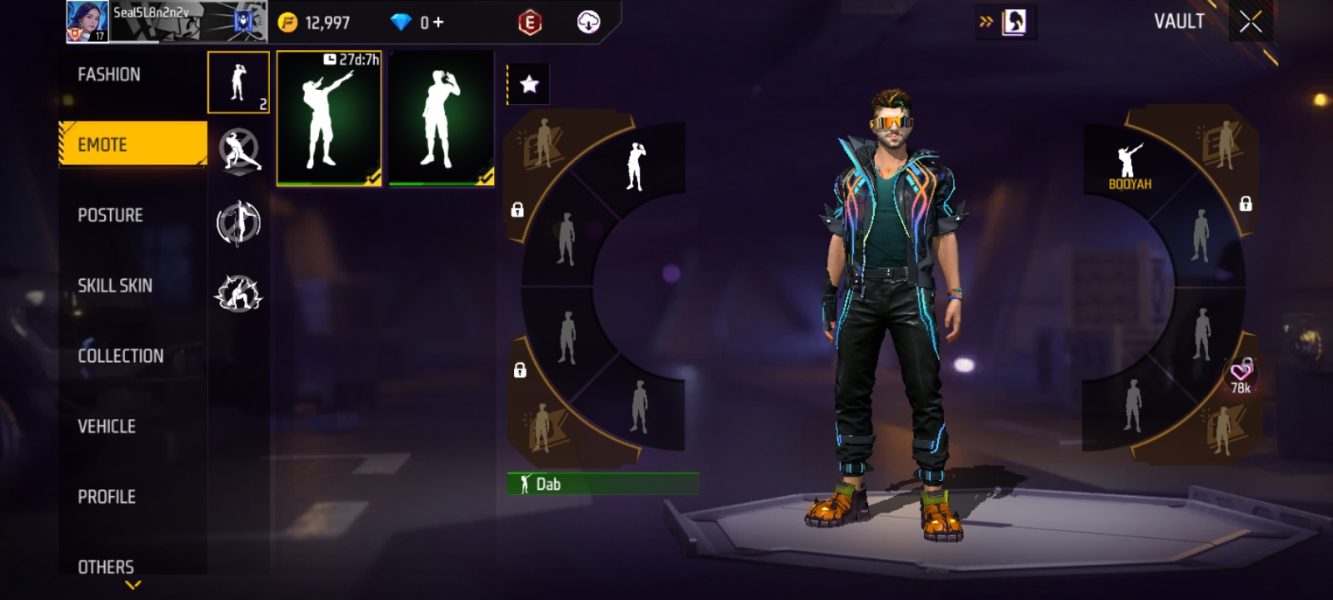Switch to the Posture category
Viewport: 1333px width, 600px height.
110,215
